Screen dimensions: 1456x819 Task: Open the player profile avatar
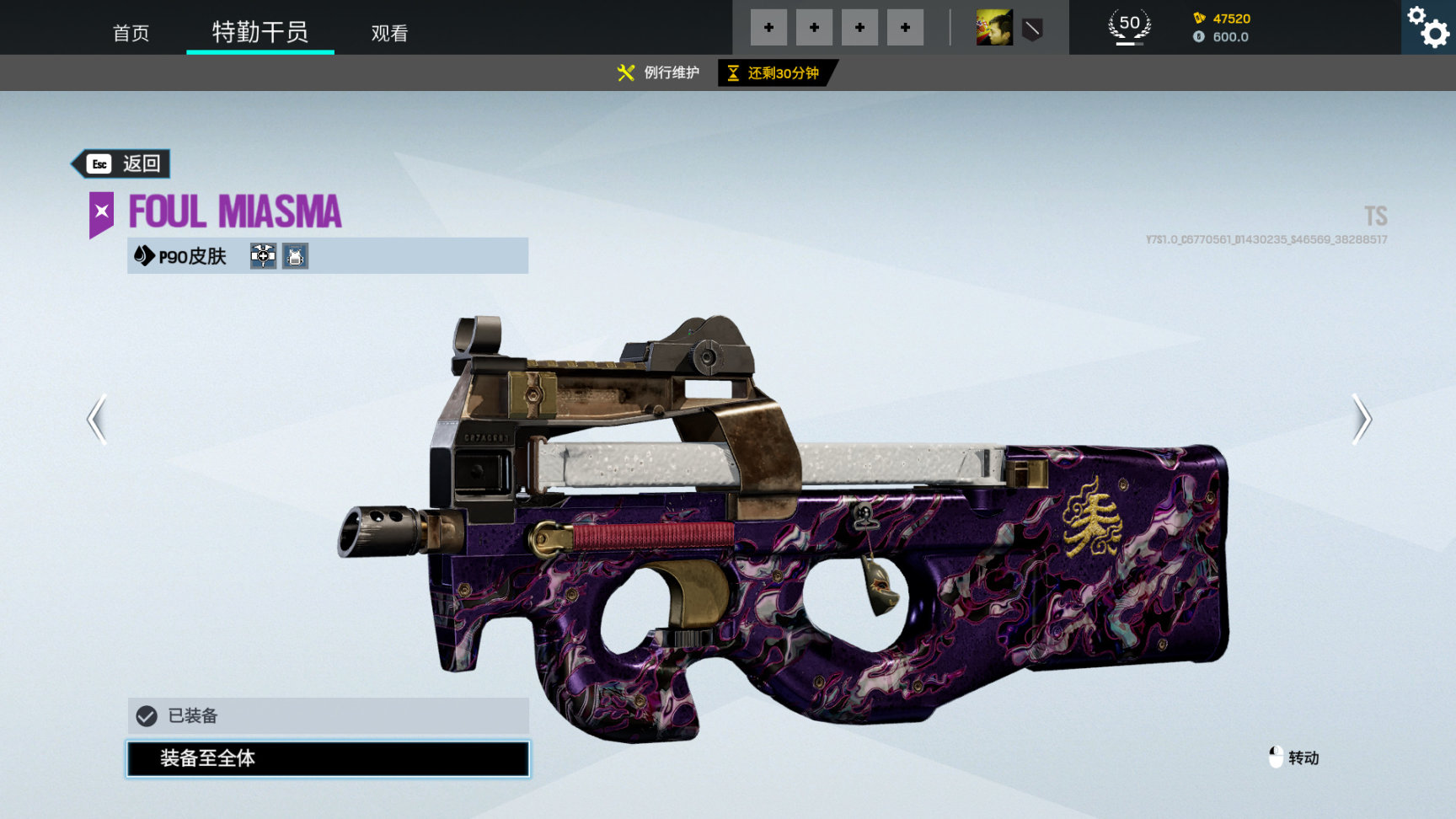(994, 28)
